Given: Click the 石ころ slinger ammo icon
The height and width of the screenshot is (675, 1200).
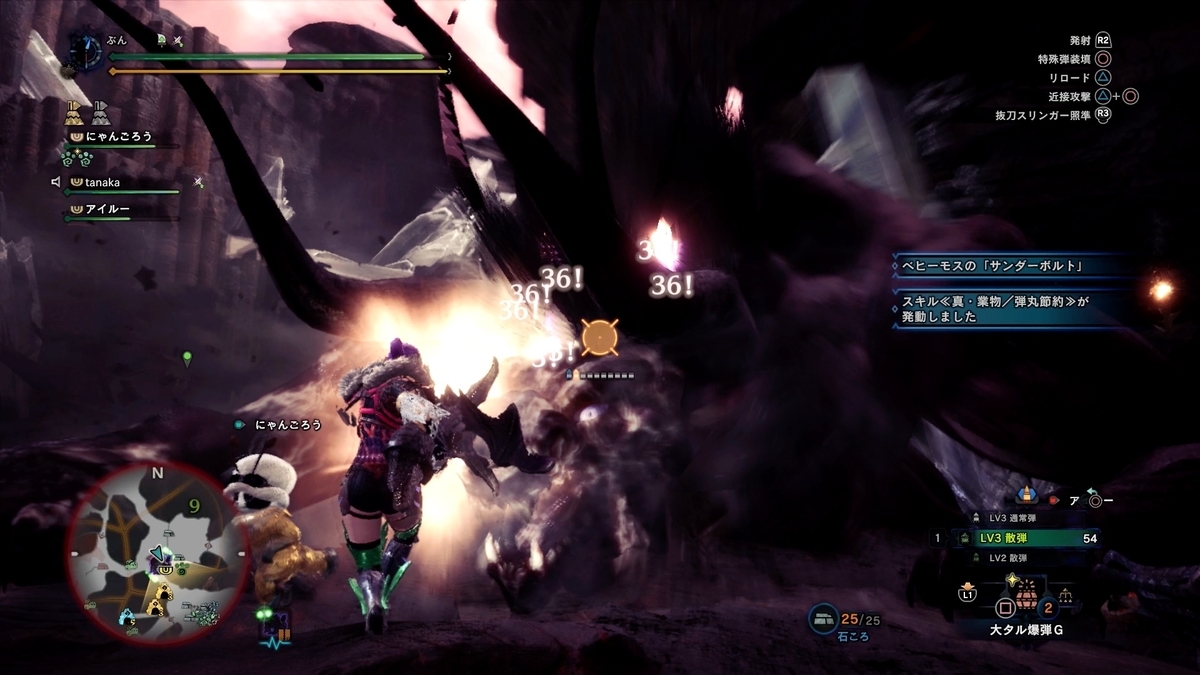Looking at the screenshot, I should 824,619.
